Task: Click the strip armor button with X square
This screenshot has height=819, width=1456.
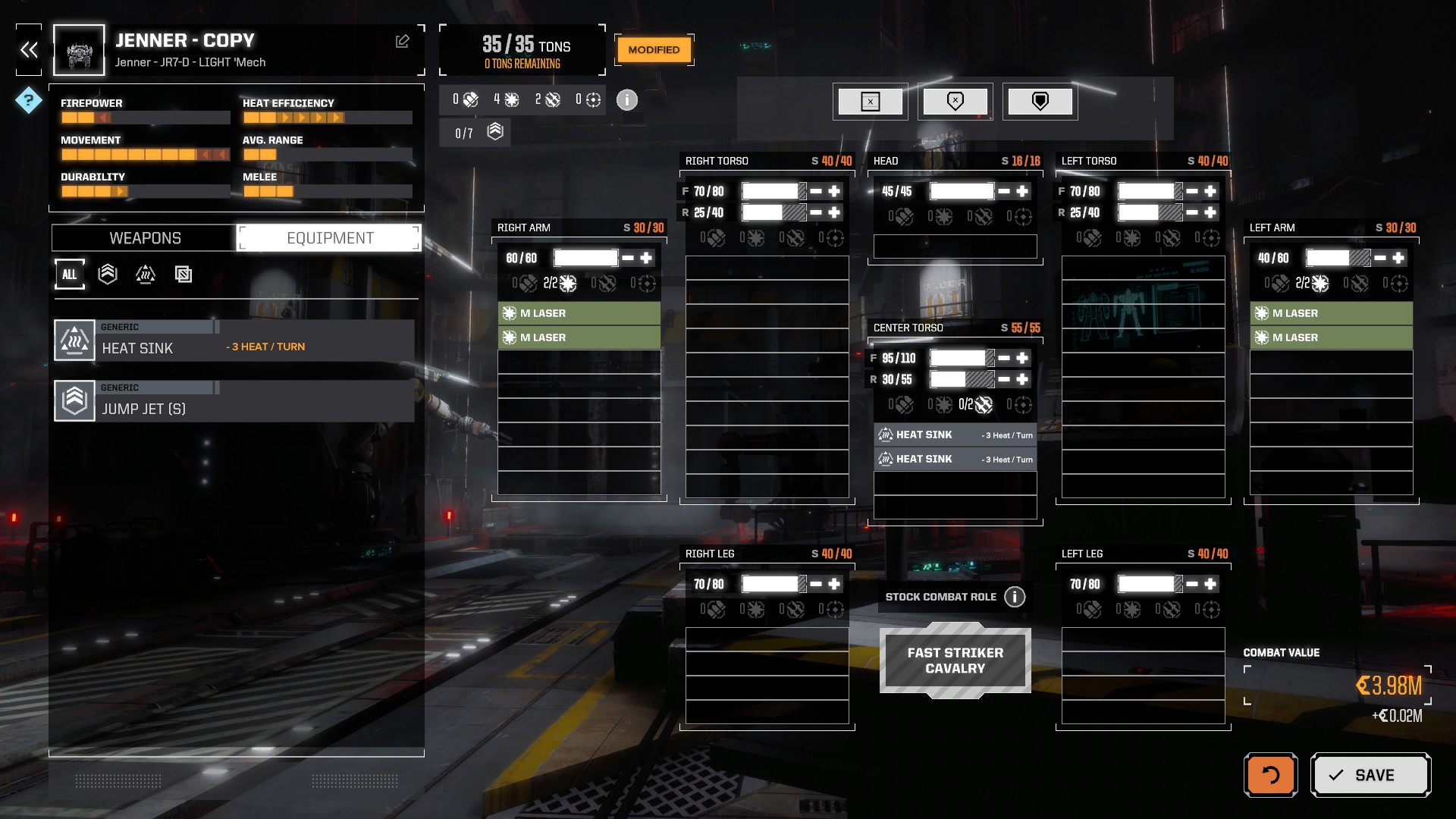Action: click(870, 102)
